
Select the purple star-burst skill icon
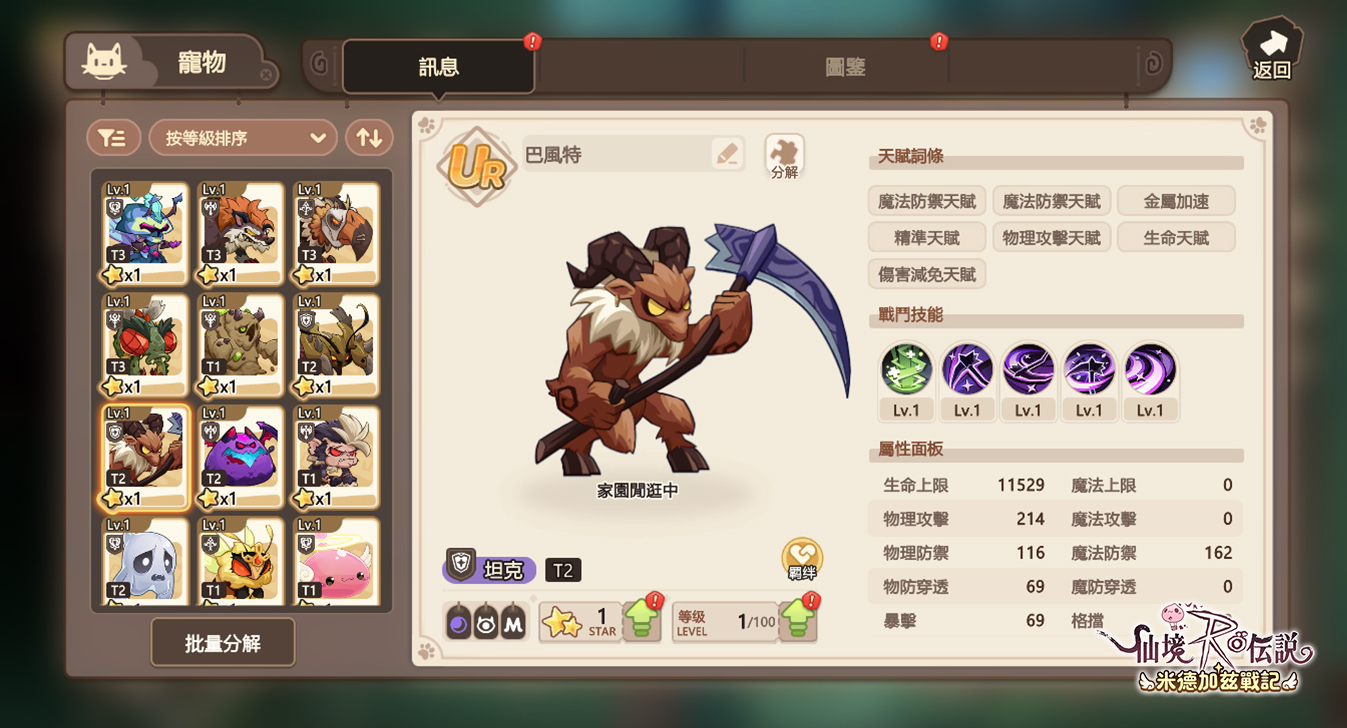pos(966,370)
